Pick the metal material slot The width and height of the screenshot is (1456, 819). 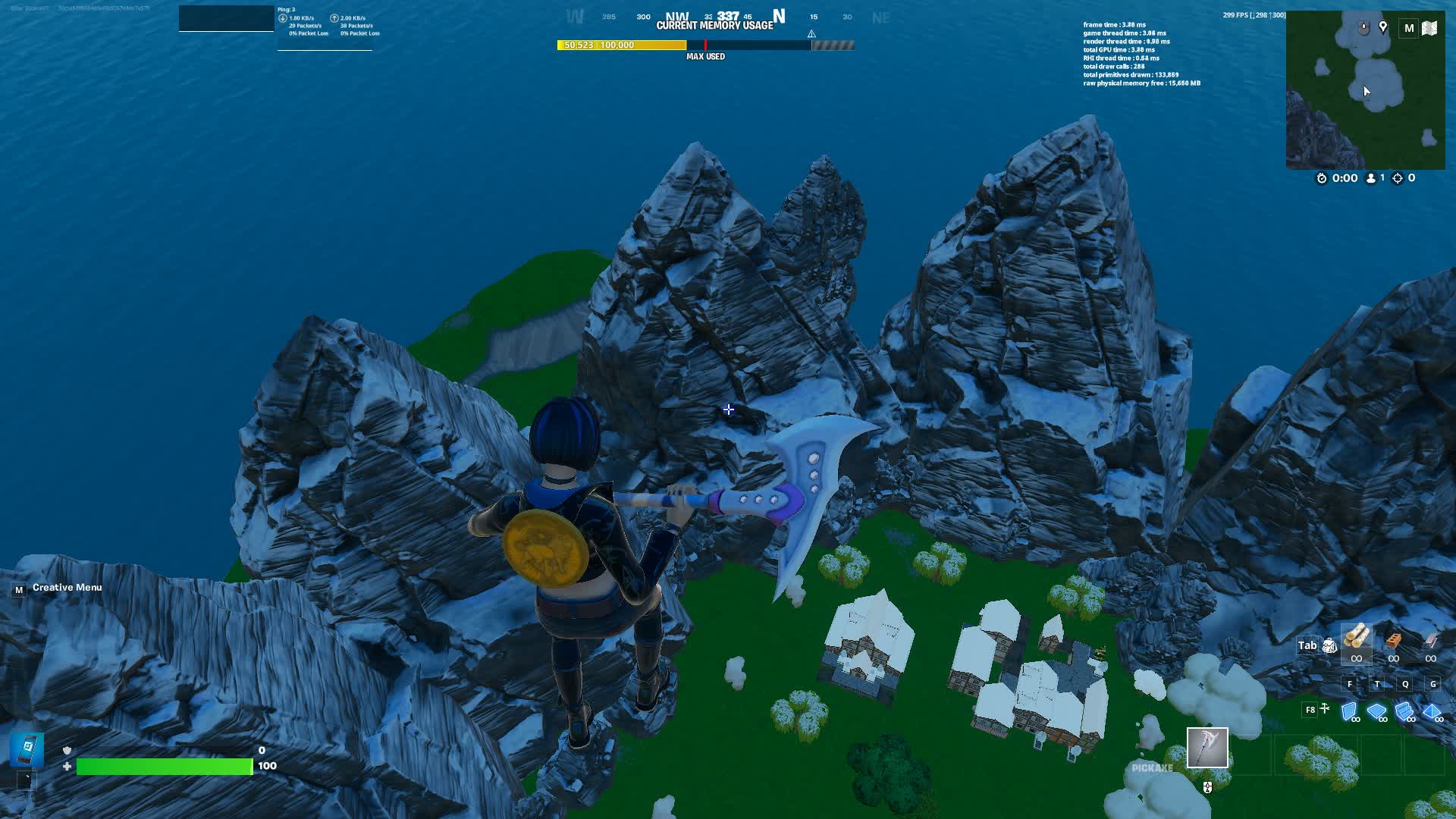tap(1430, 641)
